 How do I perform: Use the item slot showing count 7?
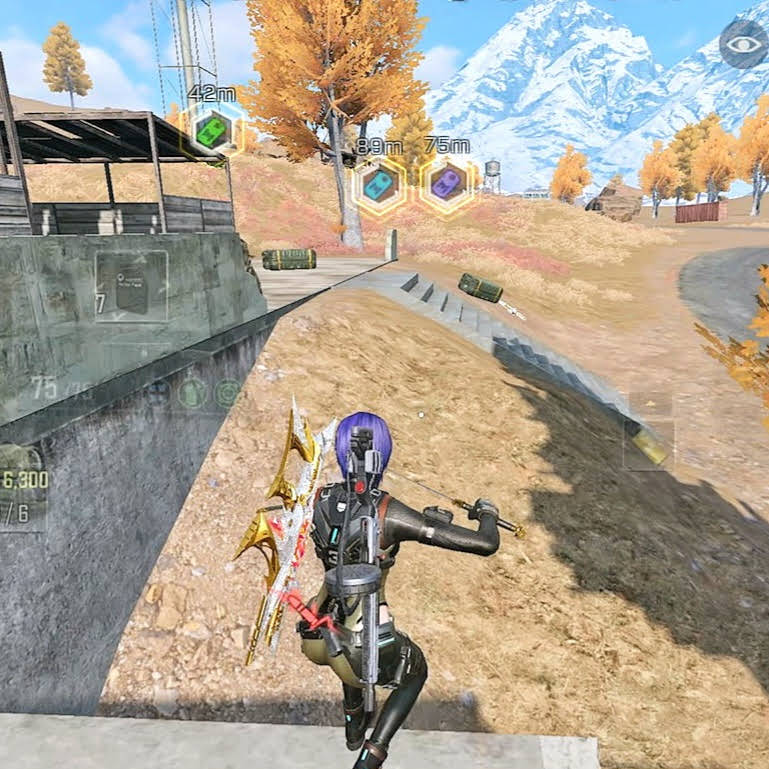coord(131,286)
